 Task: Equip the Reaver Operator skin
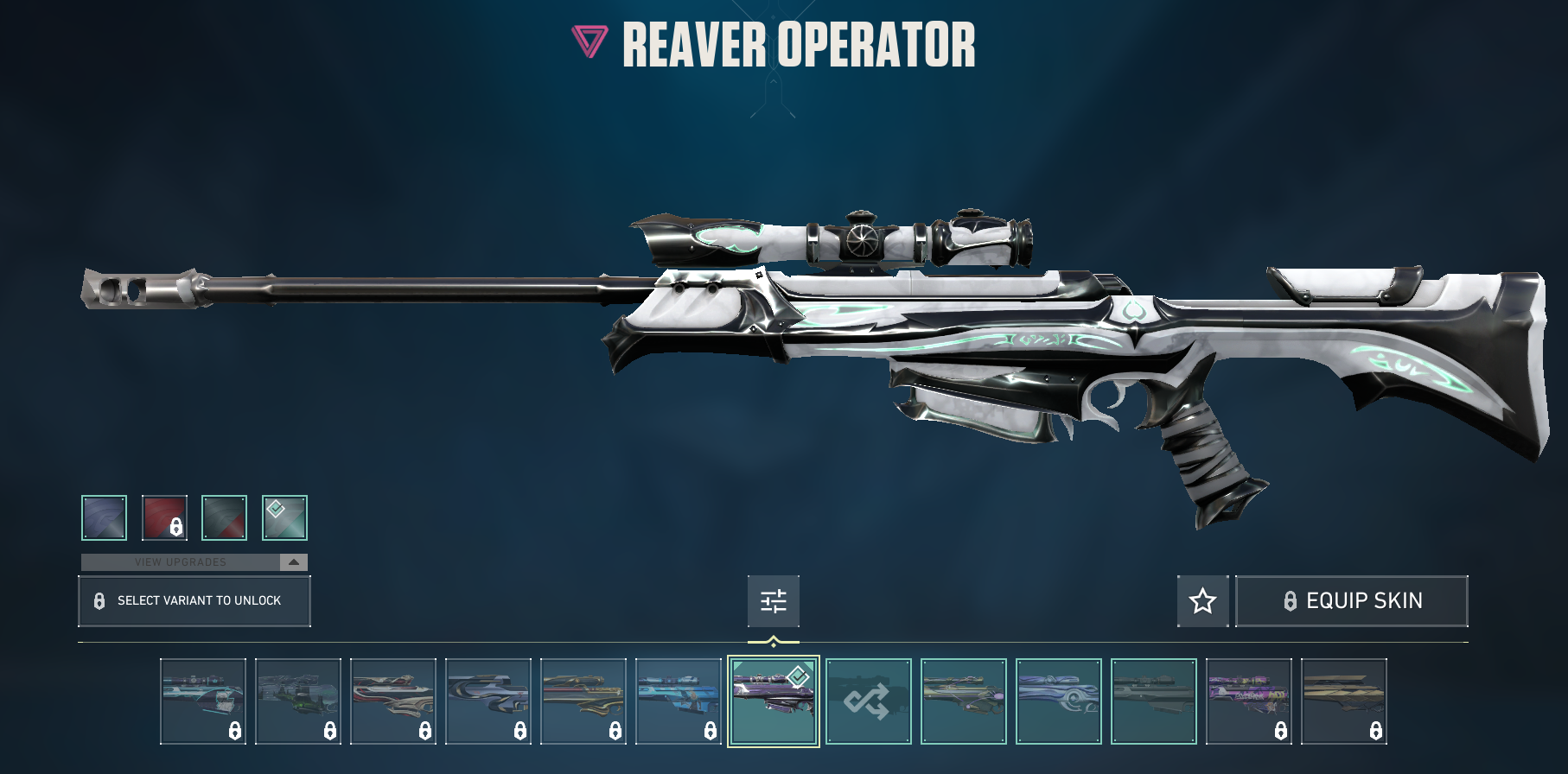[x=1352, y=600]
